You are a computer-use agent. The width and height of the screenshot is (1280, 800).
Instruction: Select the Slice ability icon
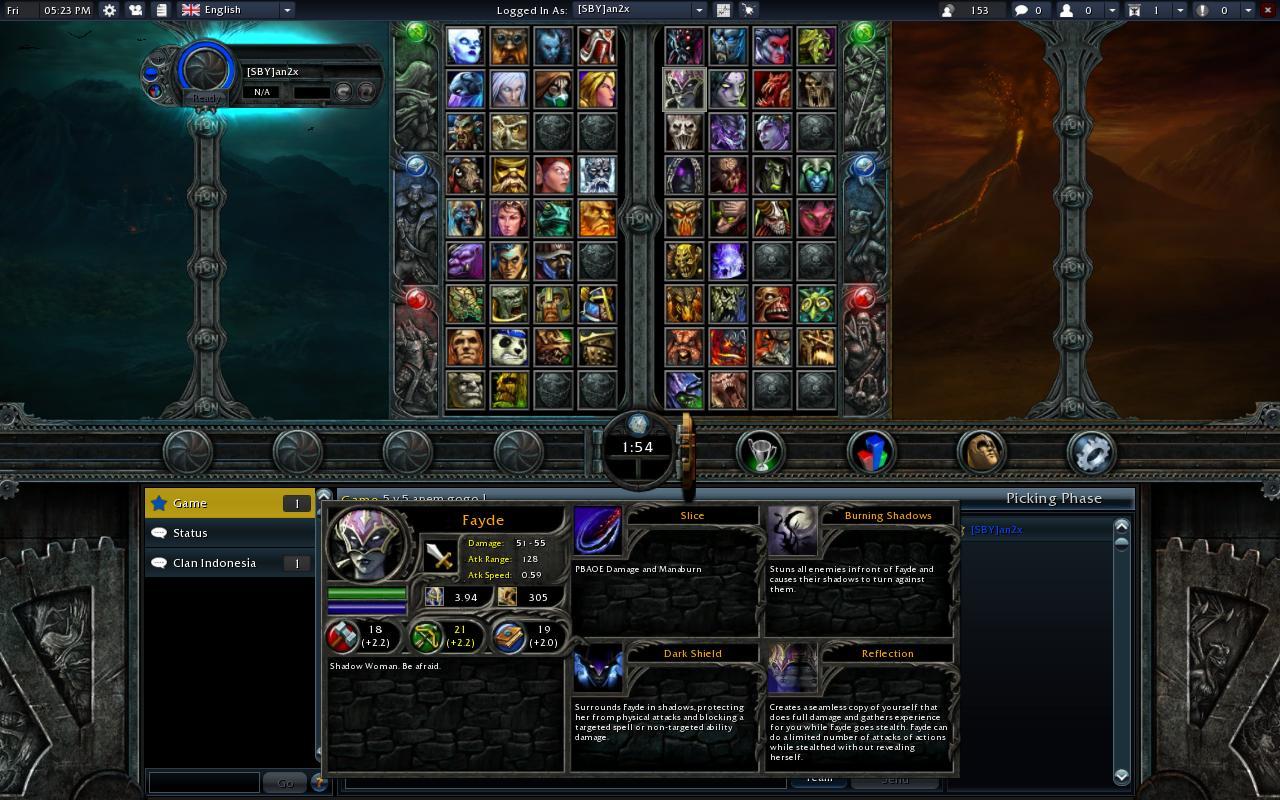[597, 528]
